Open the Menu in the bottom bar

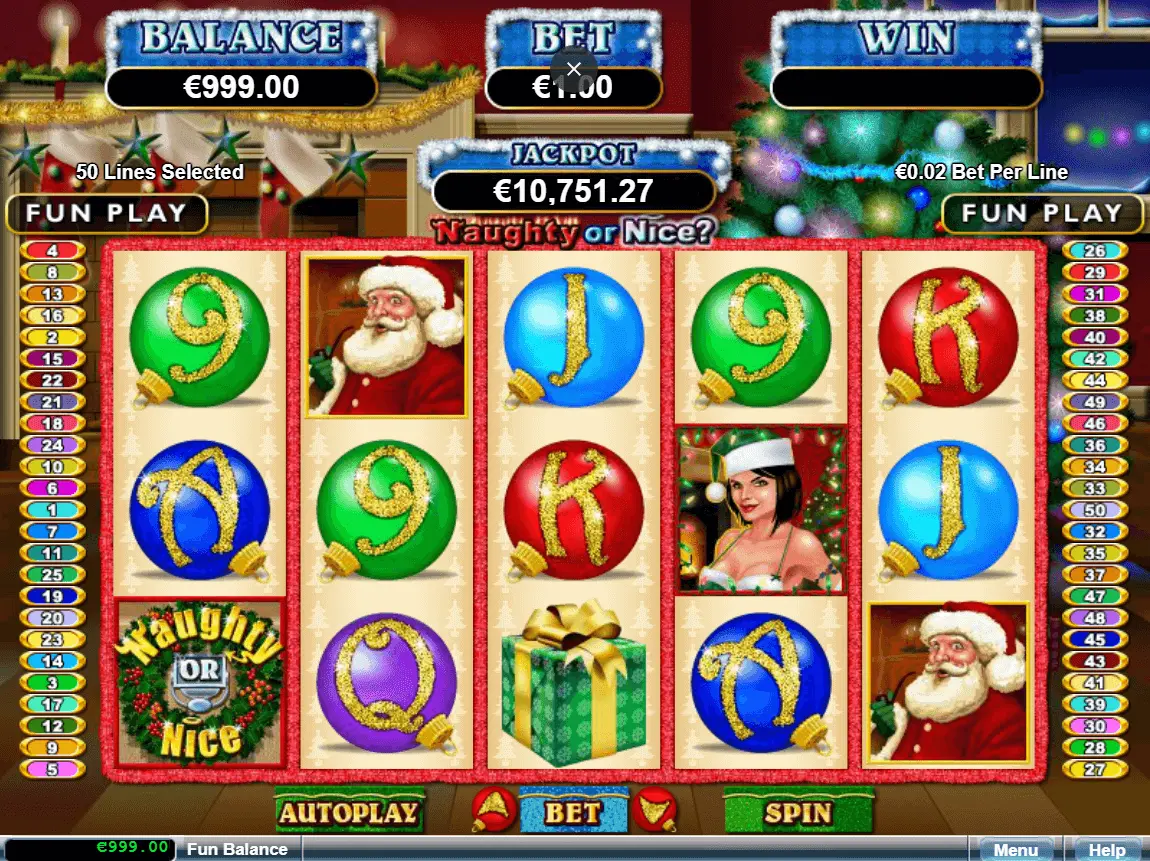(x=1015, y=850)
